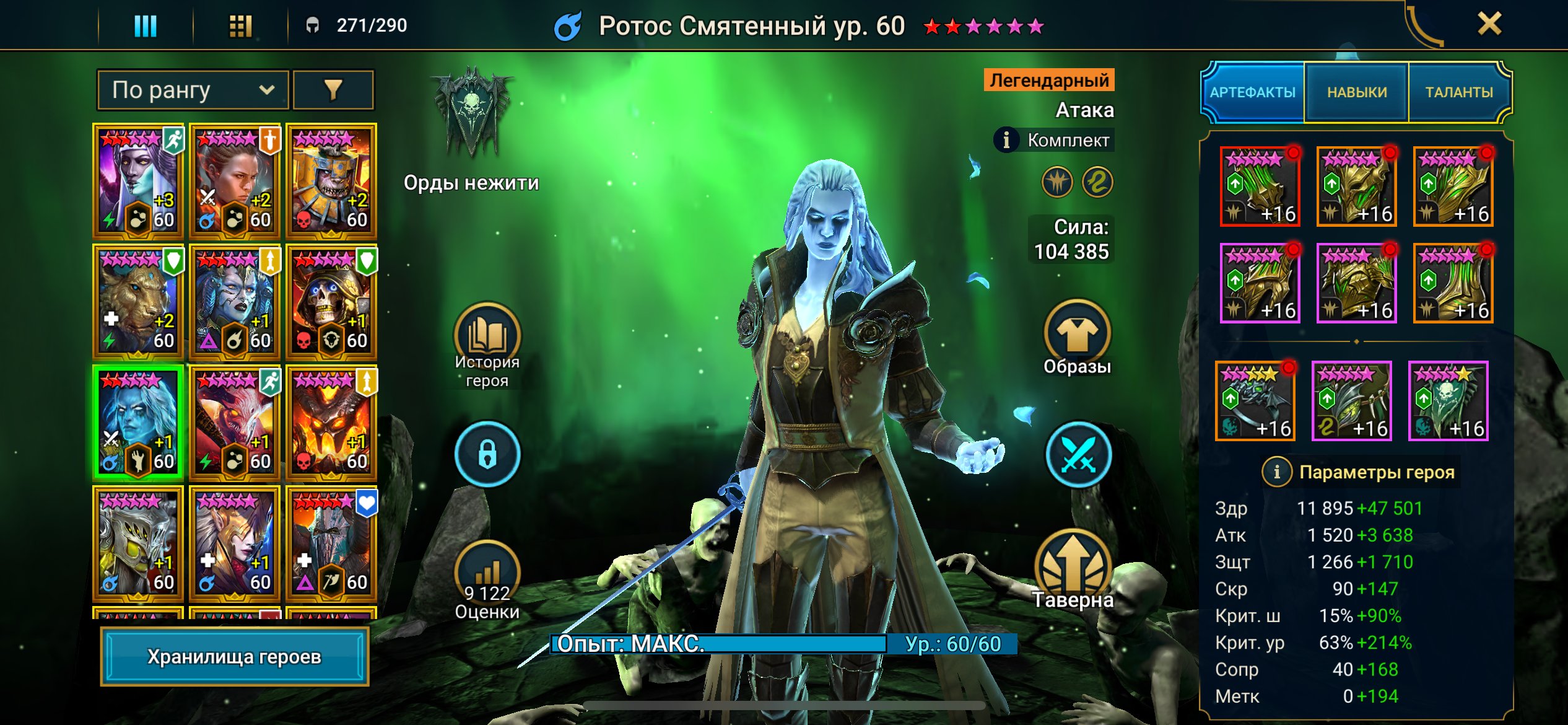Open Хранилища героев
Image resolution: width=1568 pixels, height=725 pixels.
coord(235,656)
